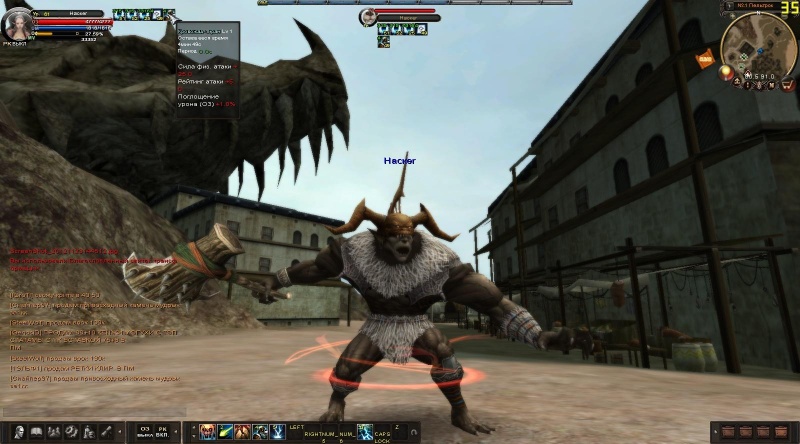Screen dimensions: 800x444
Task: Activate the first orange face skill
Action: 207,431
